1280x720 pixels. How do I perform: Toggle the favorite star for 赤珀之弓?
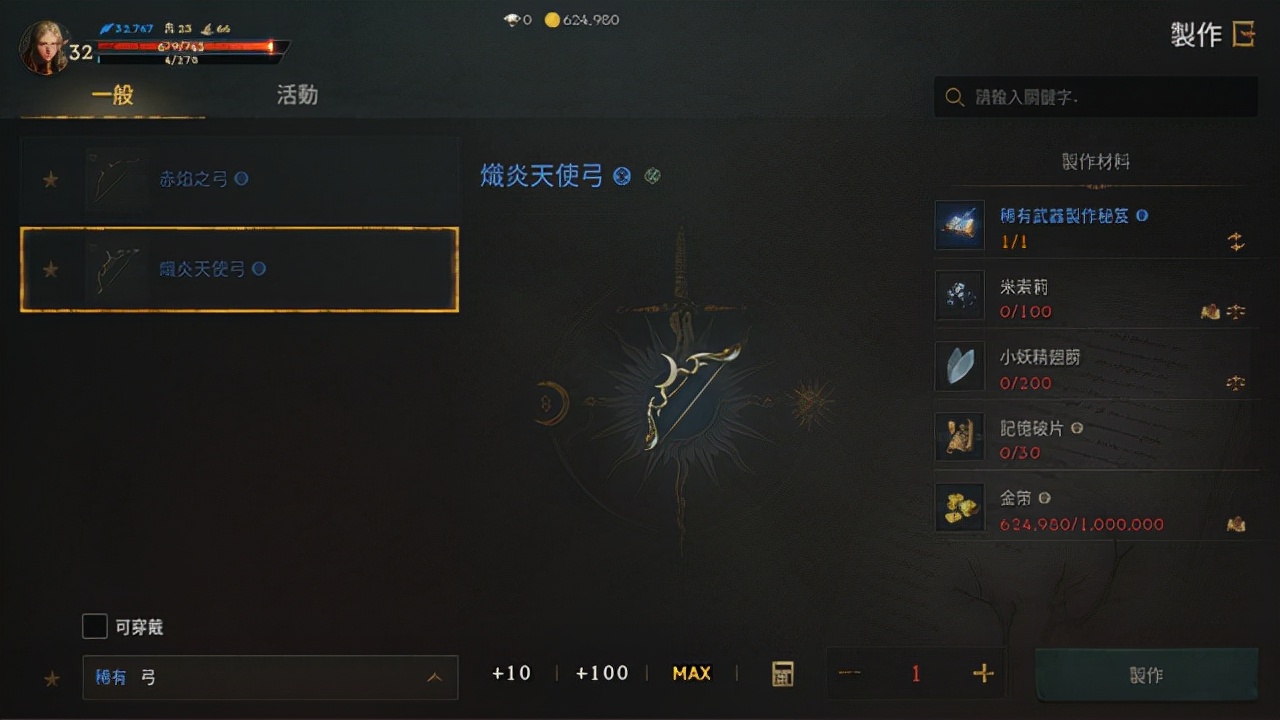(49, 179)
